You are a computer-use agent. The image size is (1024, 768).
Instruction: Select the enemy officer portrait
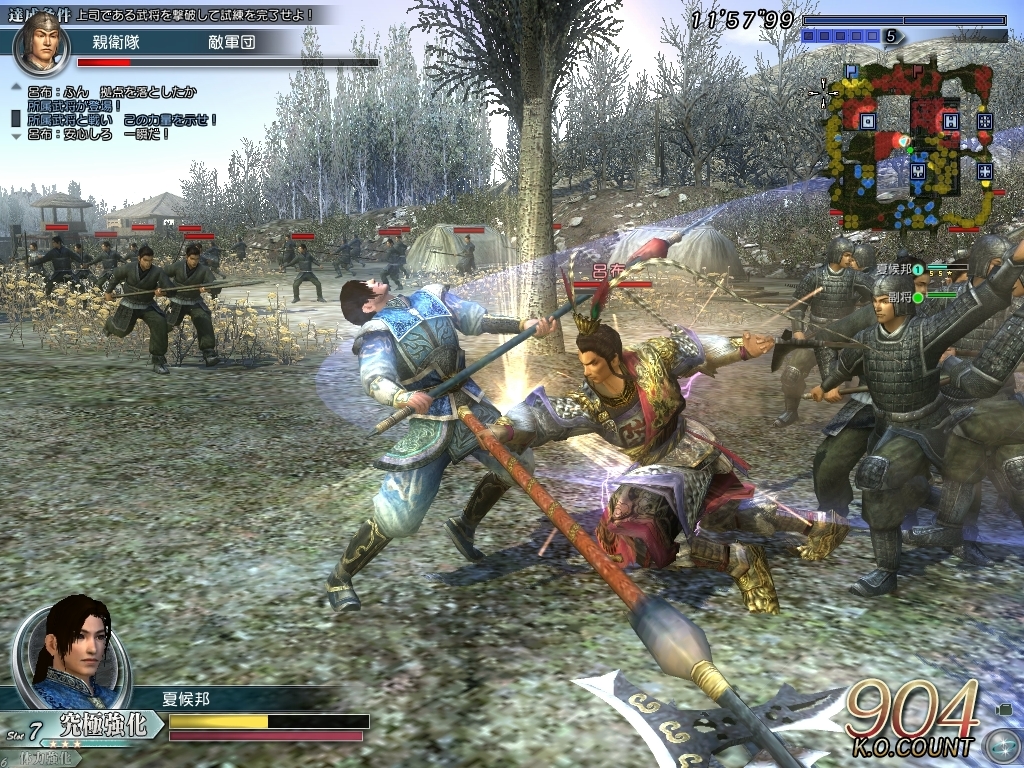(41, 42)
